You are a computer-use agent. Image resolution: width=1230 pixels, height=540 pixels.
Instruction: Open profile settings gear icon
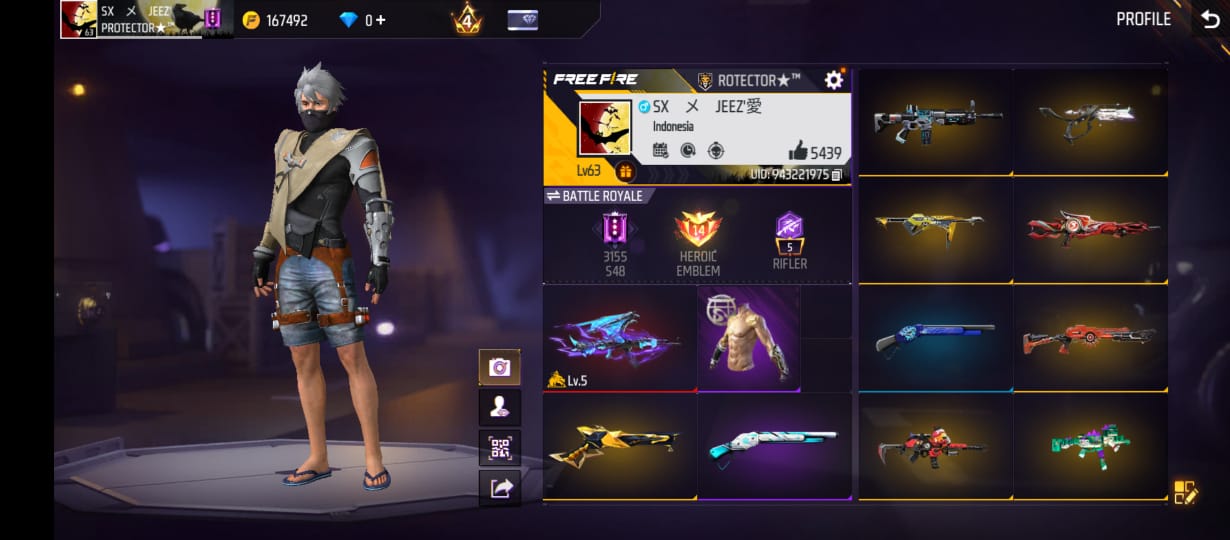tap(833, 80)
